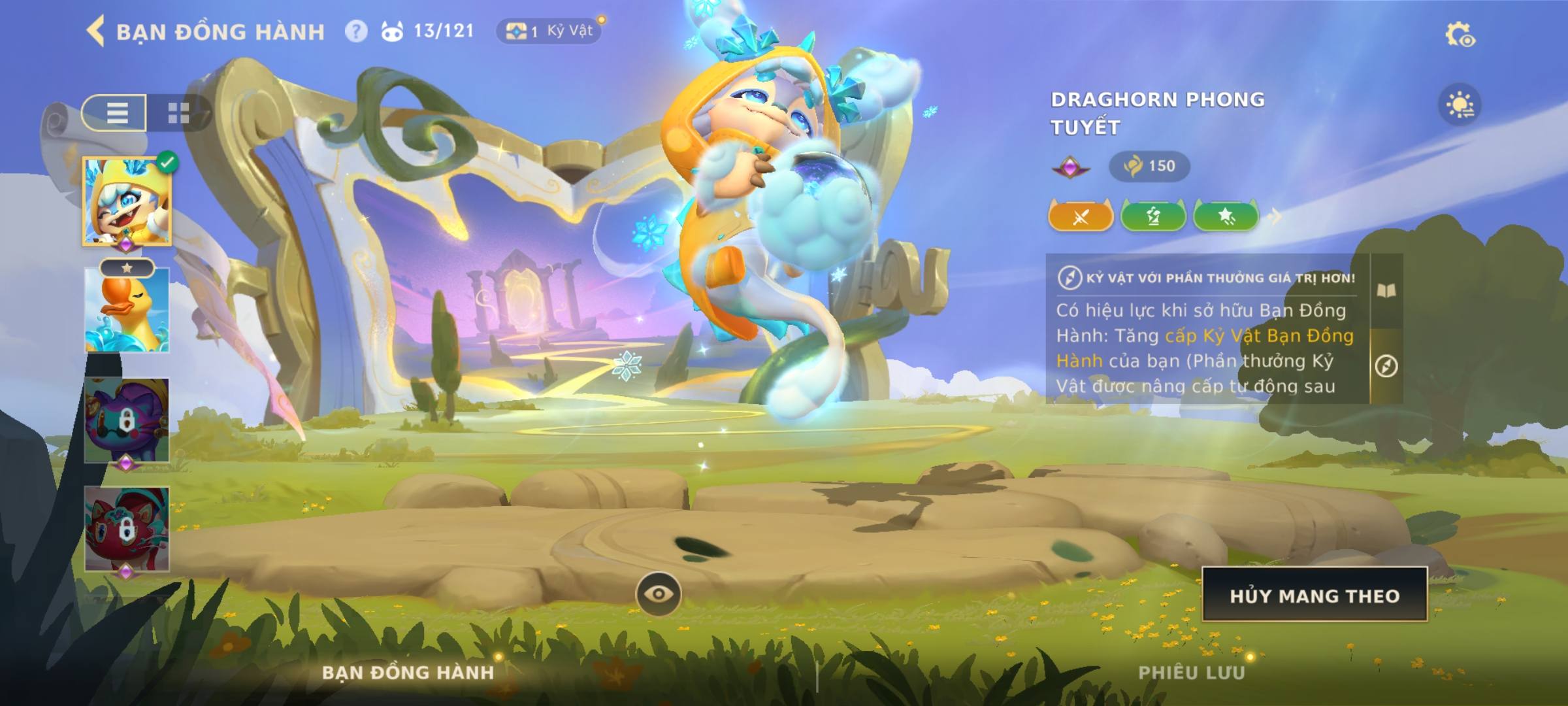Show more skill badges with the arrow
Viewport: 1568px width, 706px height.
point(1275,216)
